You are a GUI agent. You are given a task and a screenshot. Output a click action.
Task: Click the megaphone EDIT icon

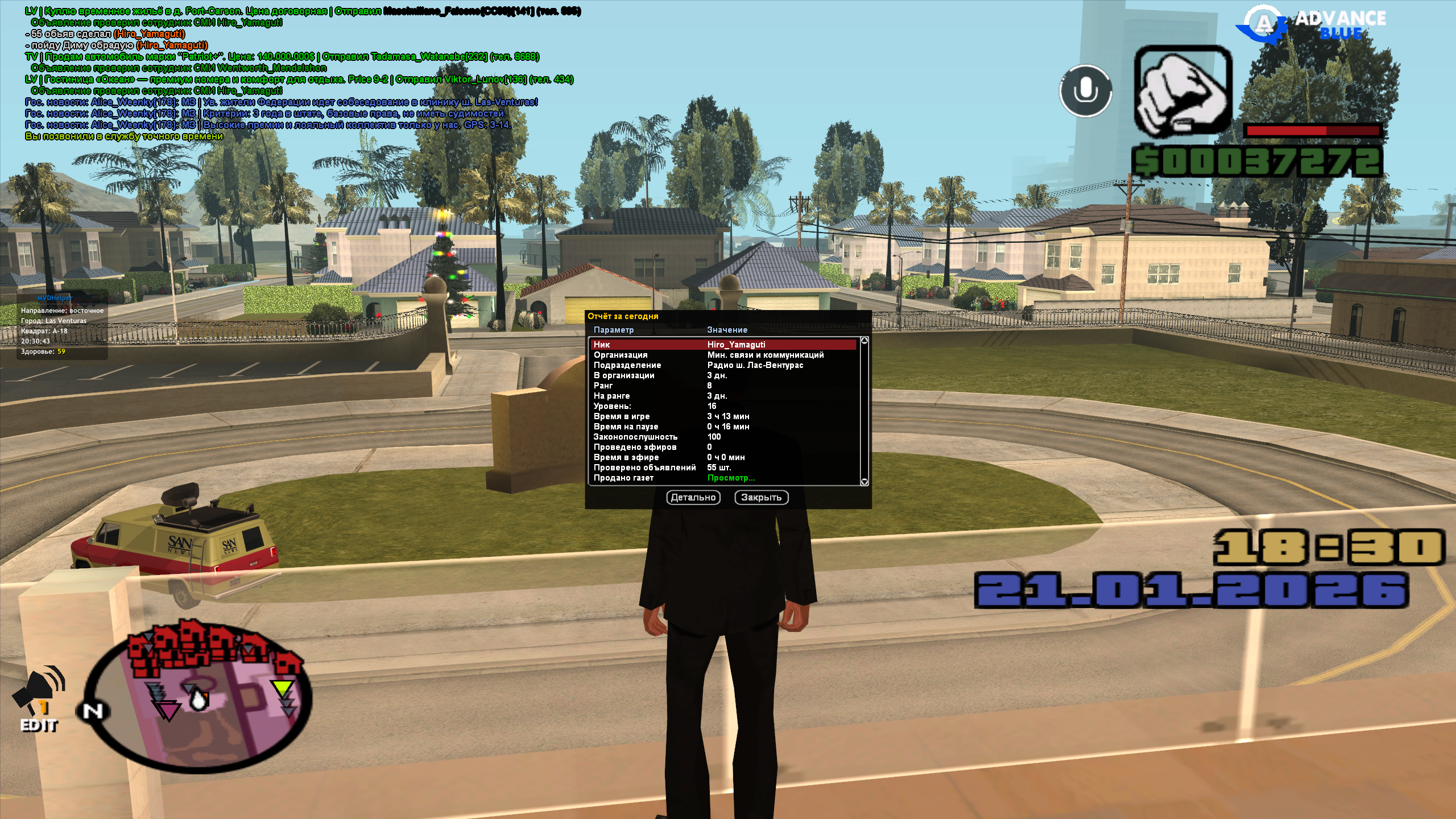click(x=39, y=699)
